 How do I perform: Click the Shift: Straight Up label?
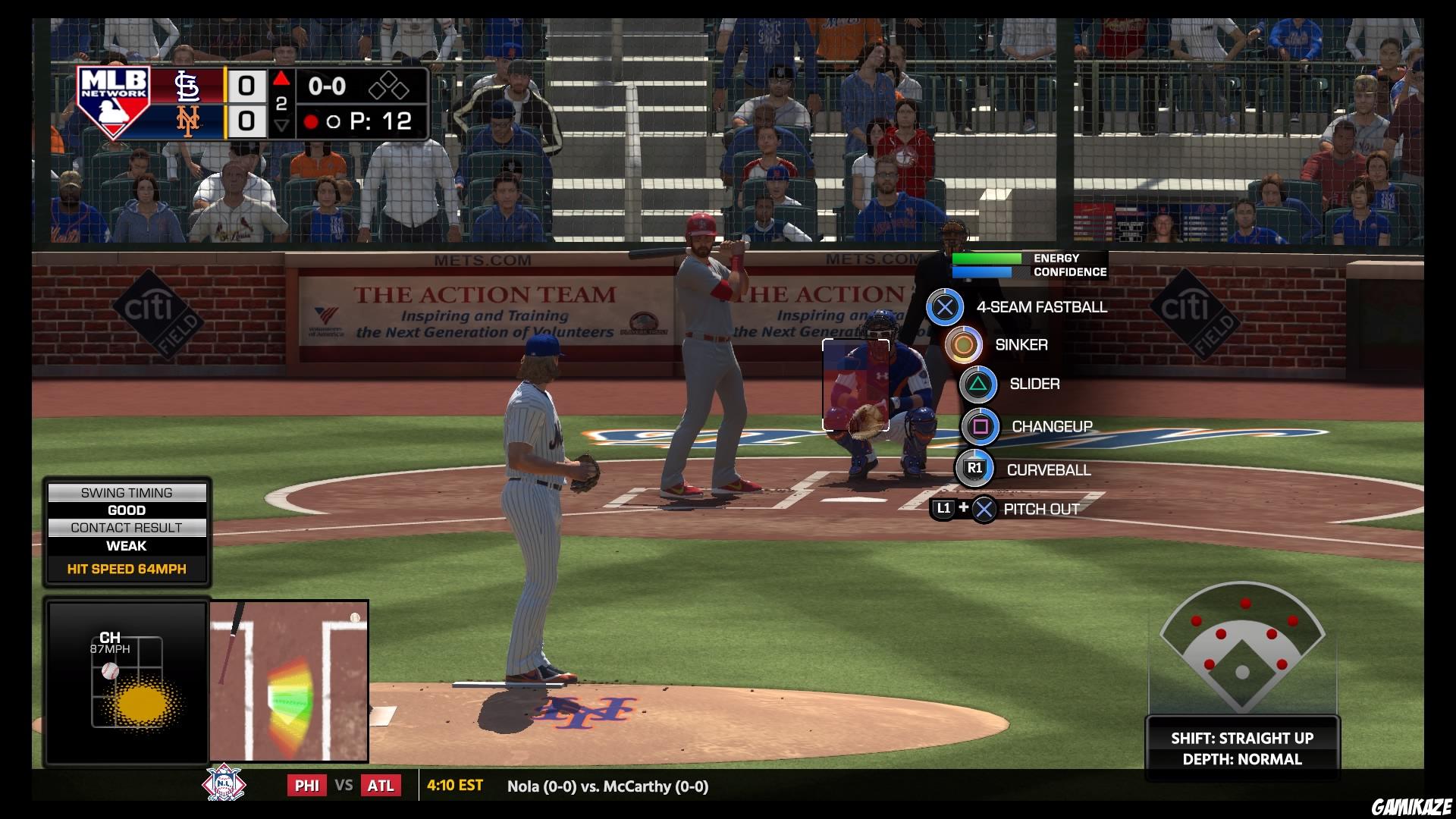[1244, 737]
